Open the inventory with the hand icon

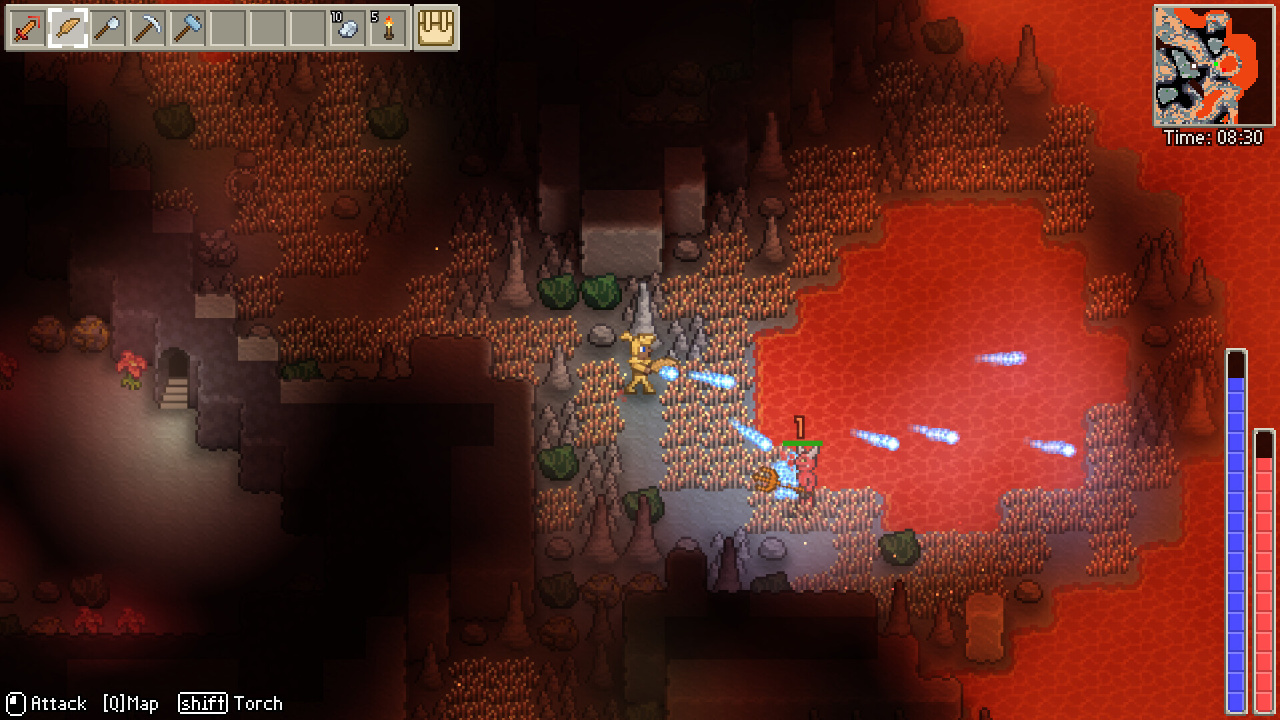[436, 28]
